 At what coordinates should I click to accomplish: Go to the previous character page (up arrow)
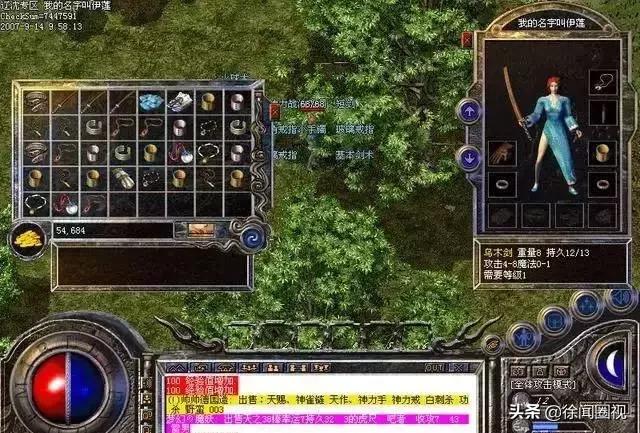click(x=469, y=110)
